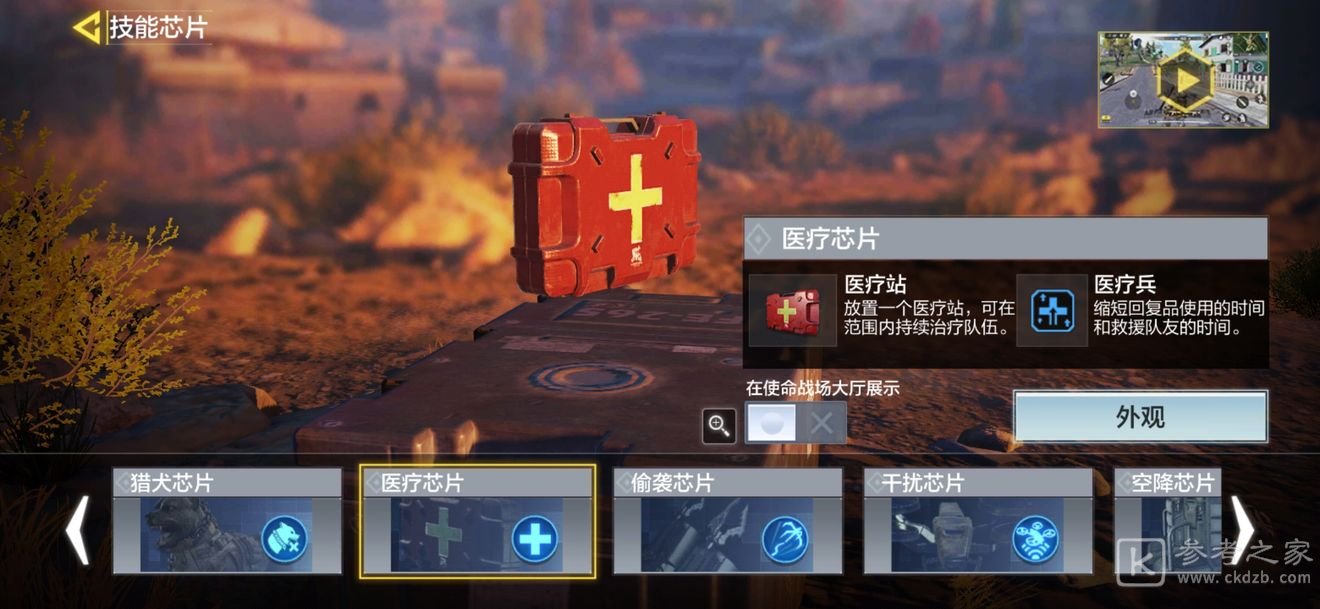The height and width of the screenshot is (609, 1320).
Task: Play the gameplay preview video thumbnail
Action: click(x=1183, y=79)
